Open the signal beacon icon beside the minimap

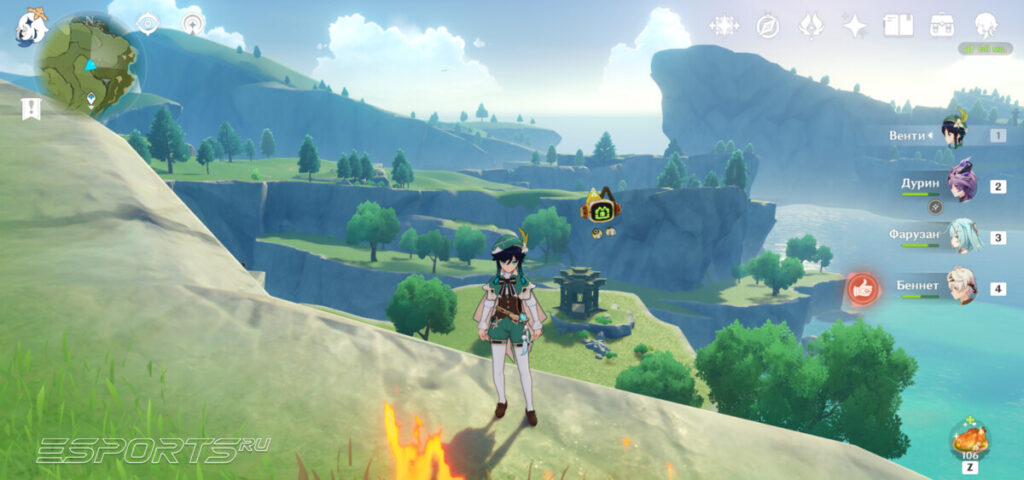[193, 23]
